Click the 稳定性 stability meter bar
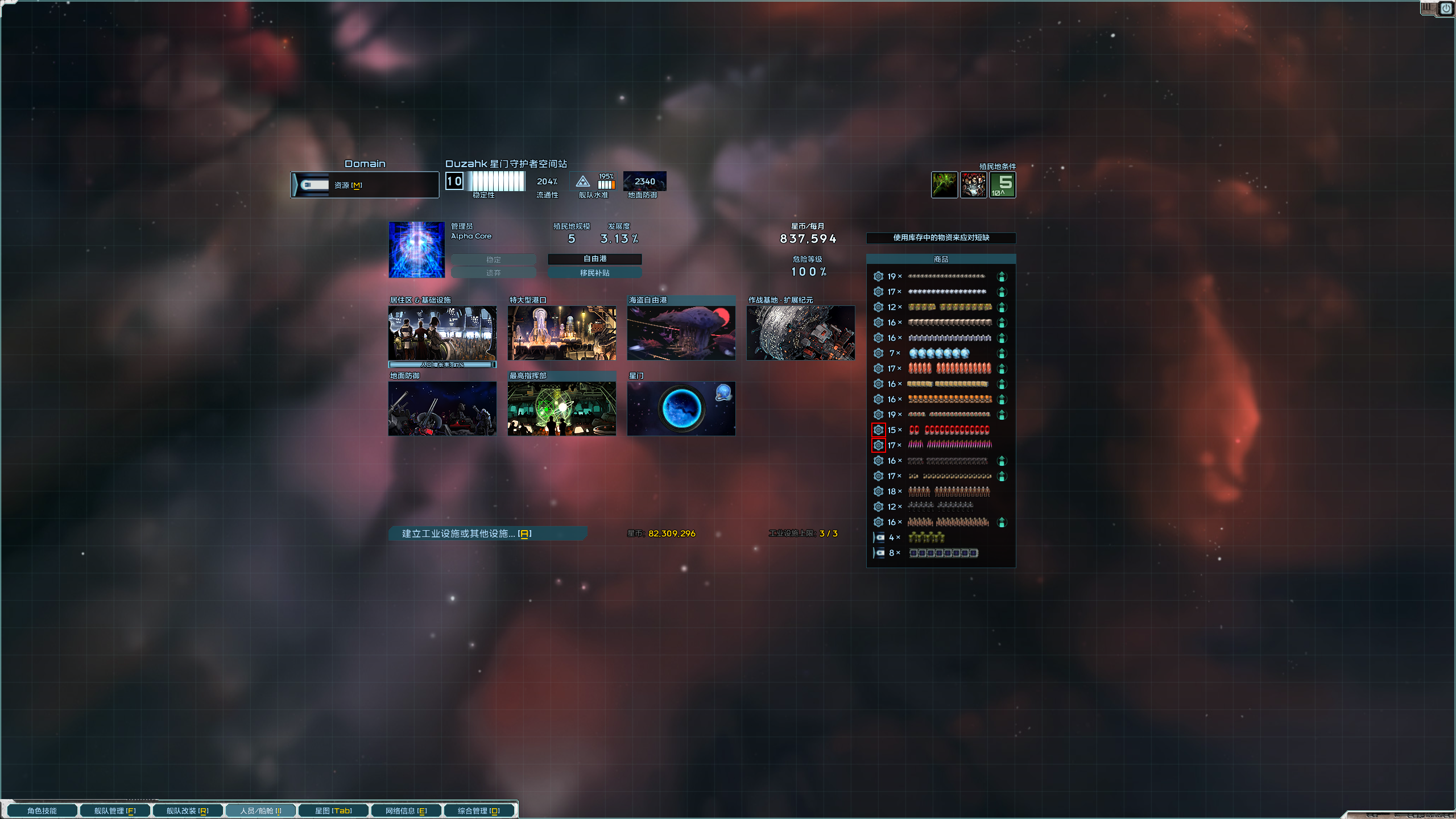Viewport: 1456px width, 819px height. click(x=495, y=182)
